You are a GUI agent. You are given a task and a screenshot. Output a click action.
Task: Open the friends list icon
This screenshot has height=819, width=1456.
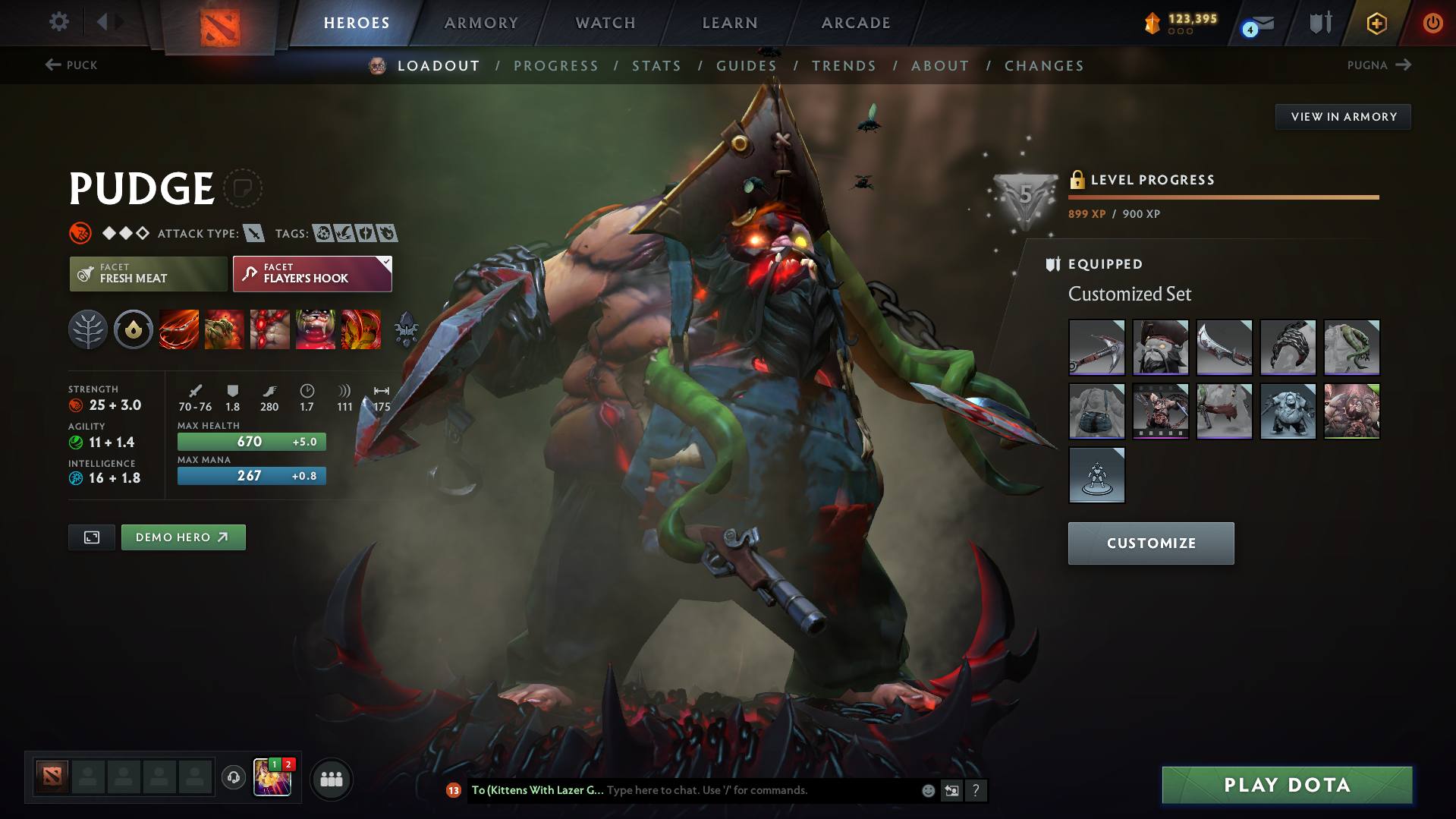pyautogui.click(x=332, y=779)
